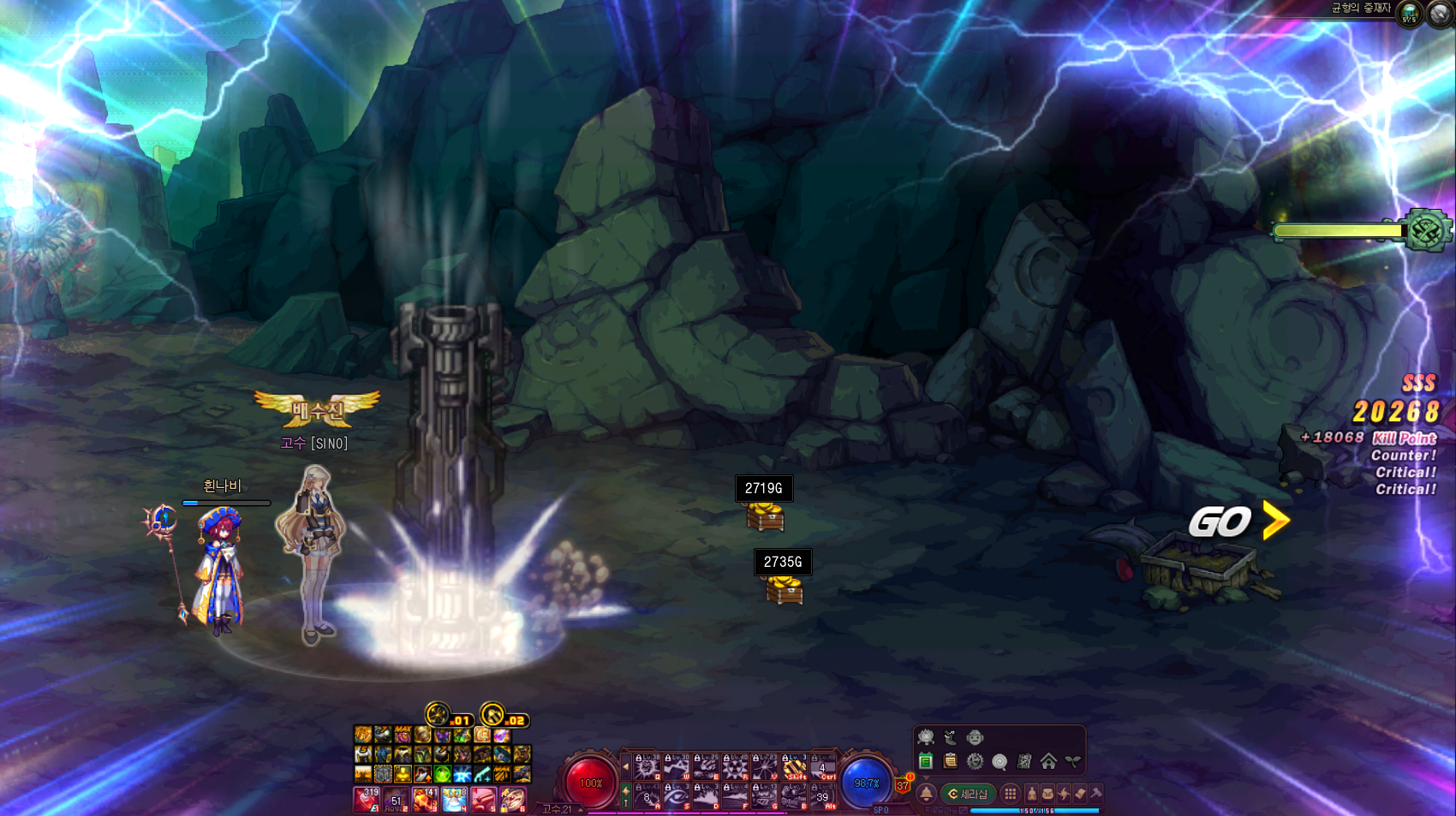Open the green calendar event icon
This screenshot has height=816, width=1456.
[x=926, y=760]
